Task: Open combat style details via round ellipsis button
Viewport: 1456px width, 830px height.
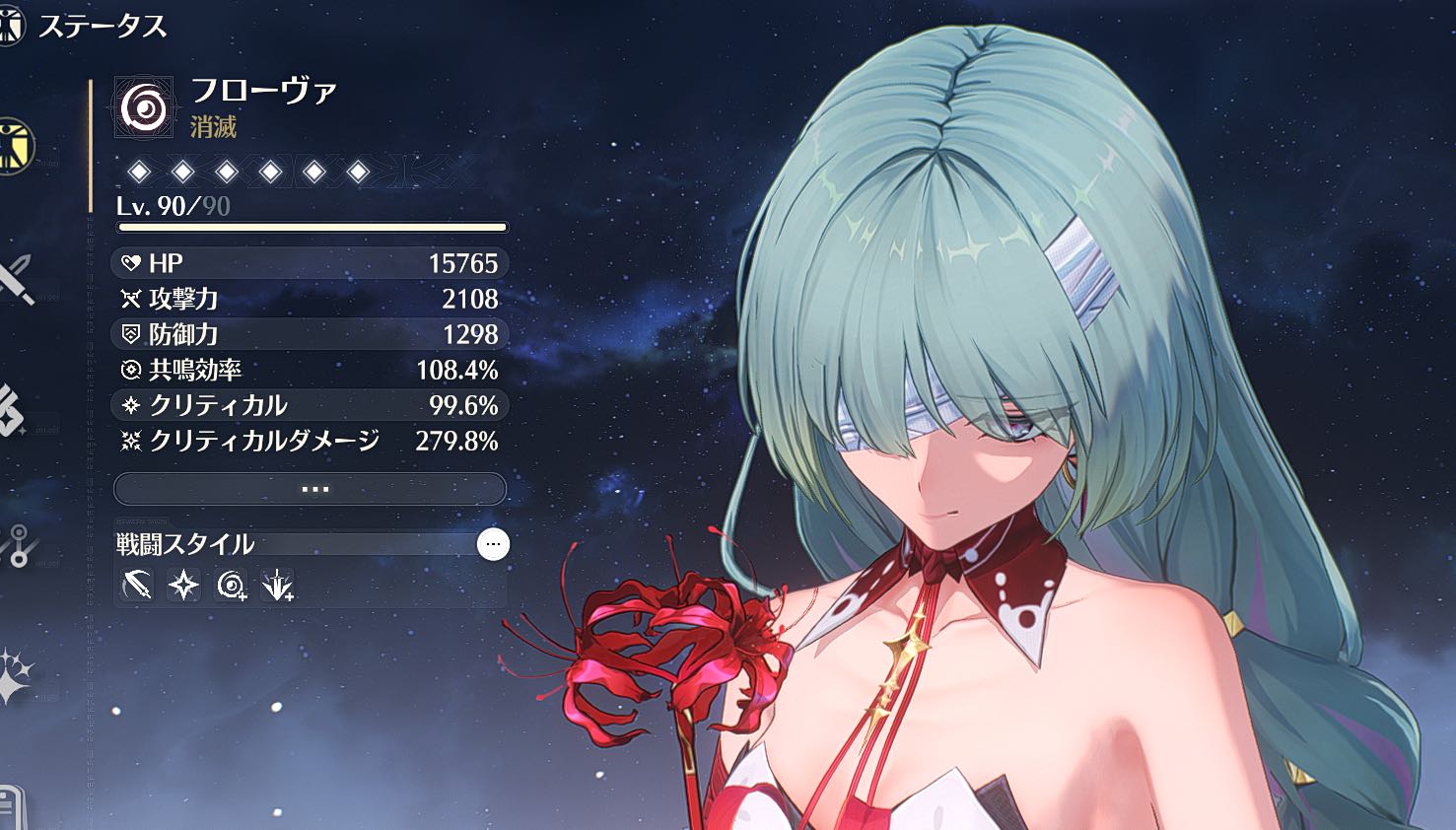Action: tap(493, 544)
